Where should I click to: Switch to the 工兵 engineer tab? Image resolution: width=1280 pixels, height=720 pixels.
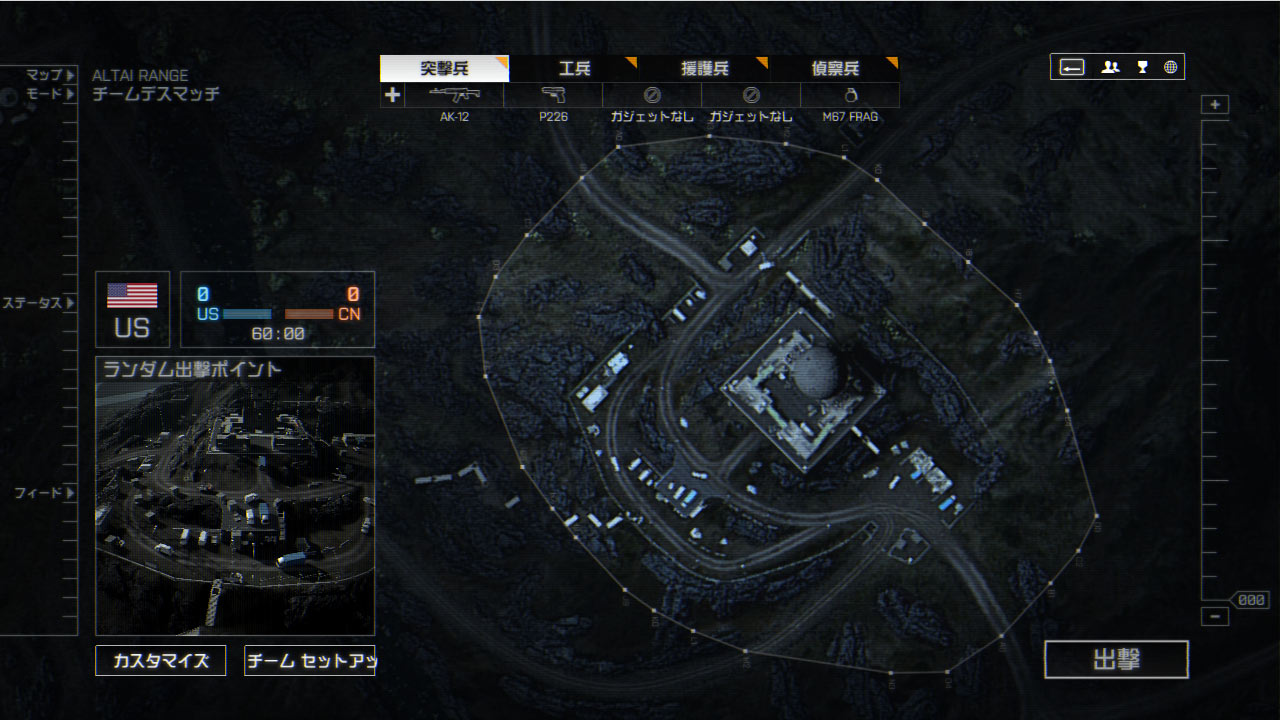click(x=575, y=69)
